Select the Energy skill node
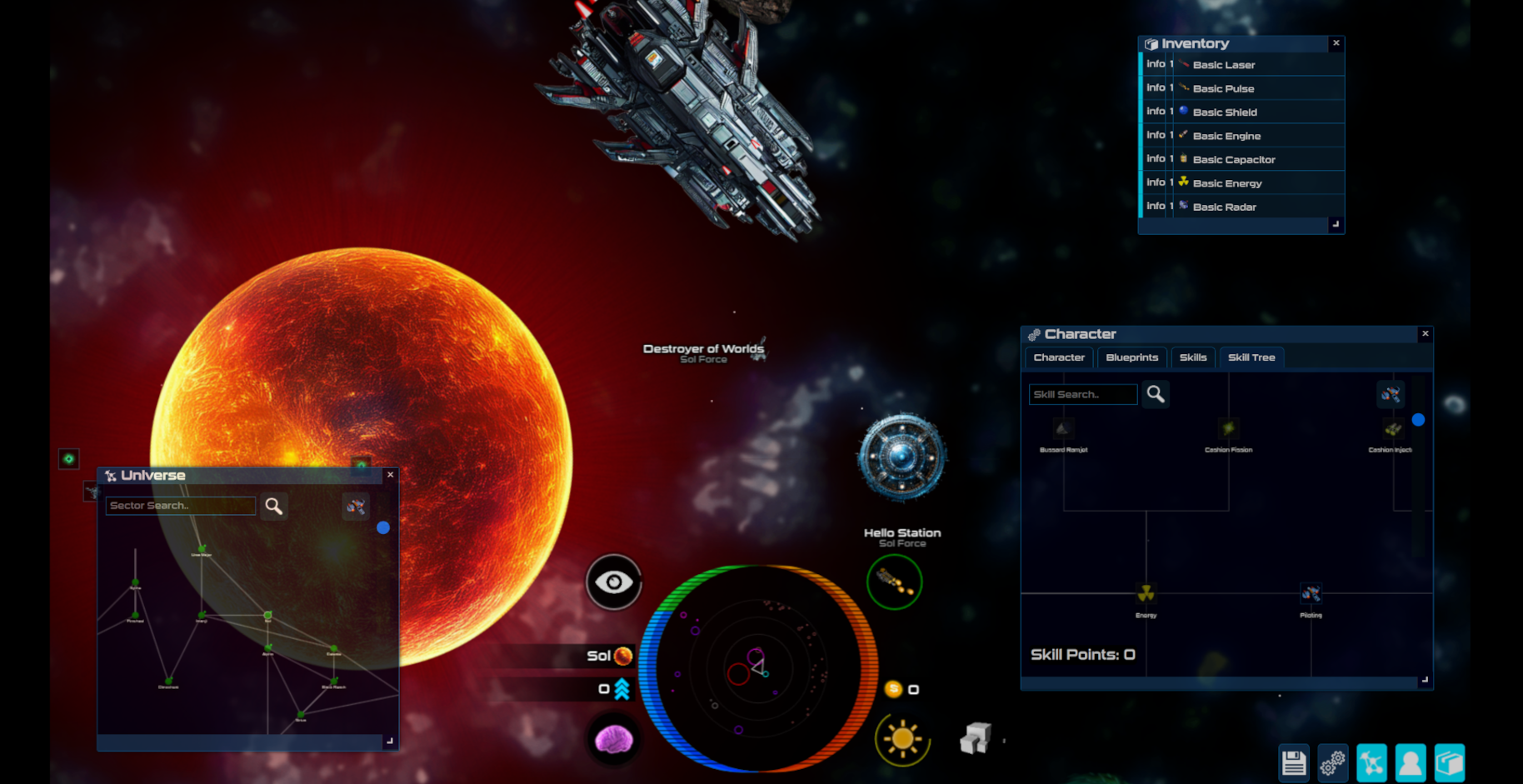 coord(1145,594)
